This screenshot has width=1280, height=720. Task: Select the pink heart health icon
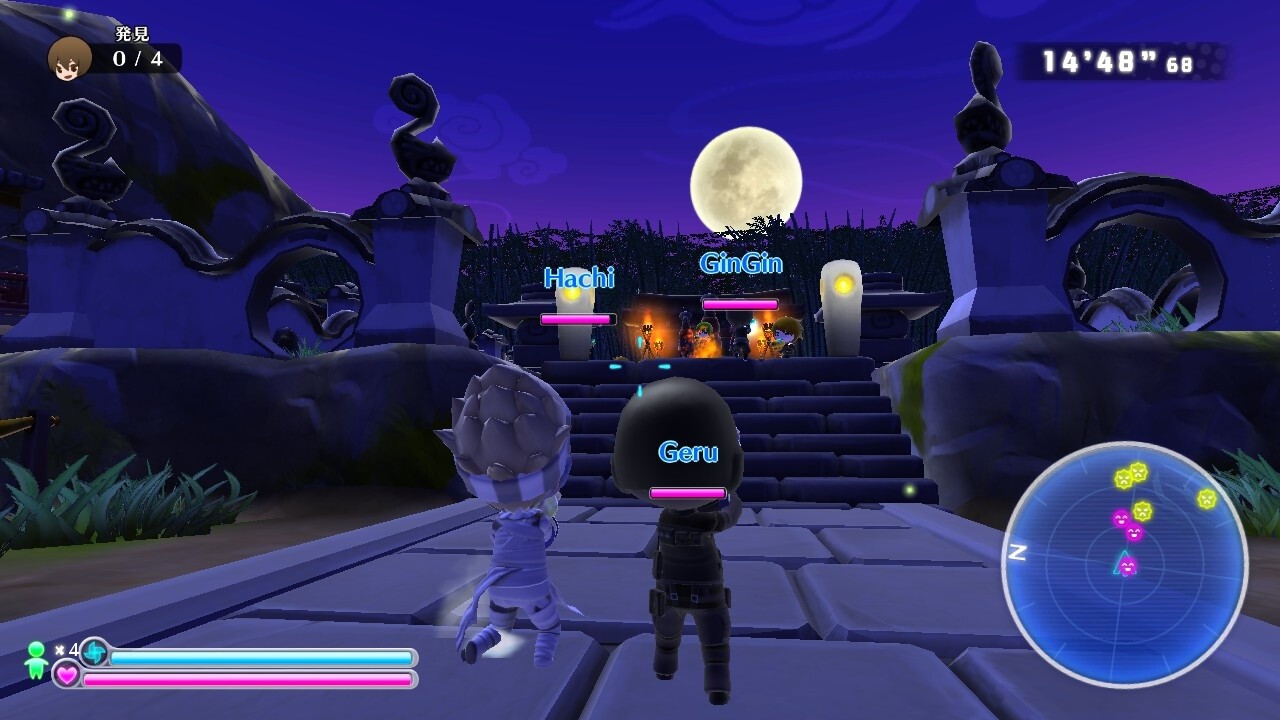(67, 678)
